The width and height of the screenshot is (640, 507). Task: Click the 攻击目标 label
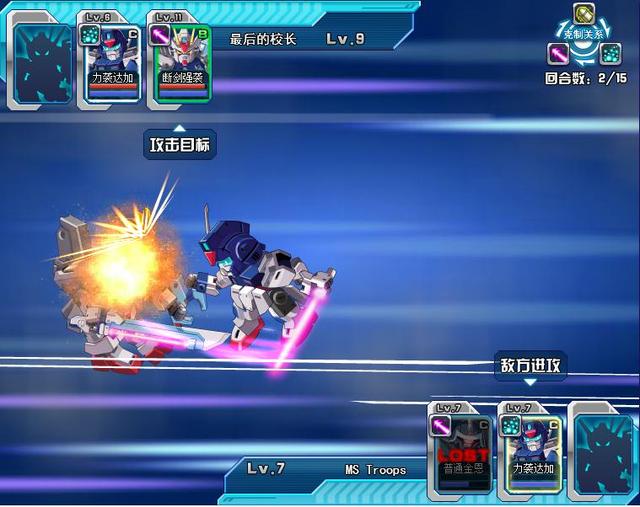180,145
